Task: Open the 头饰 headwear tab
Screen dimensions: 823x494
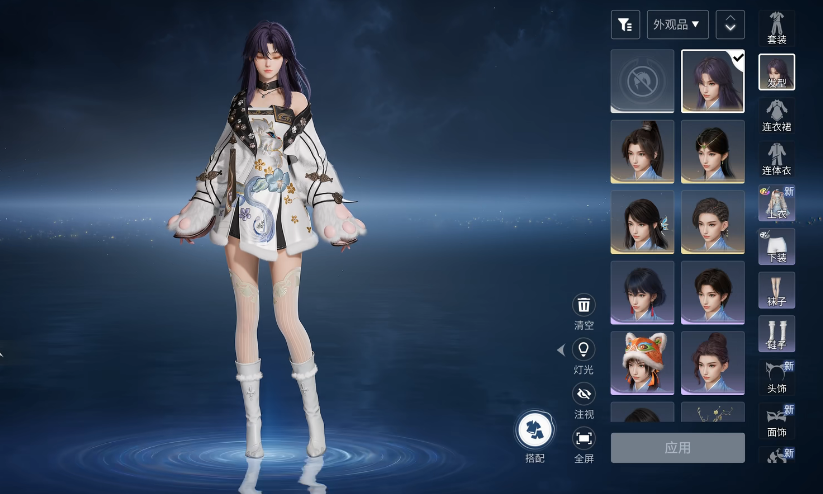Action: [x=777, y=376]
